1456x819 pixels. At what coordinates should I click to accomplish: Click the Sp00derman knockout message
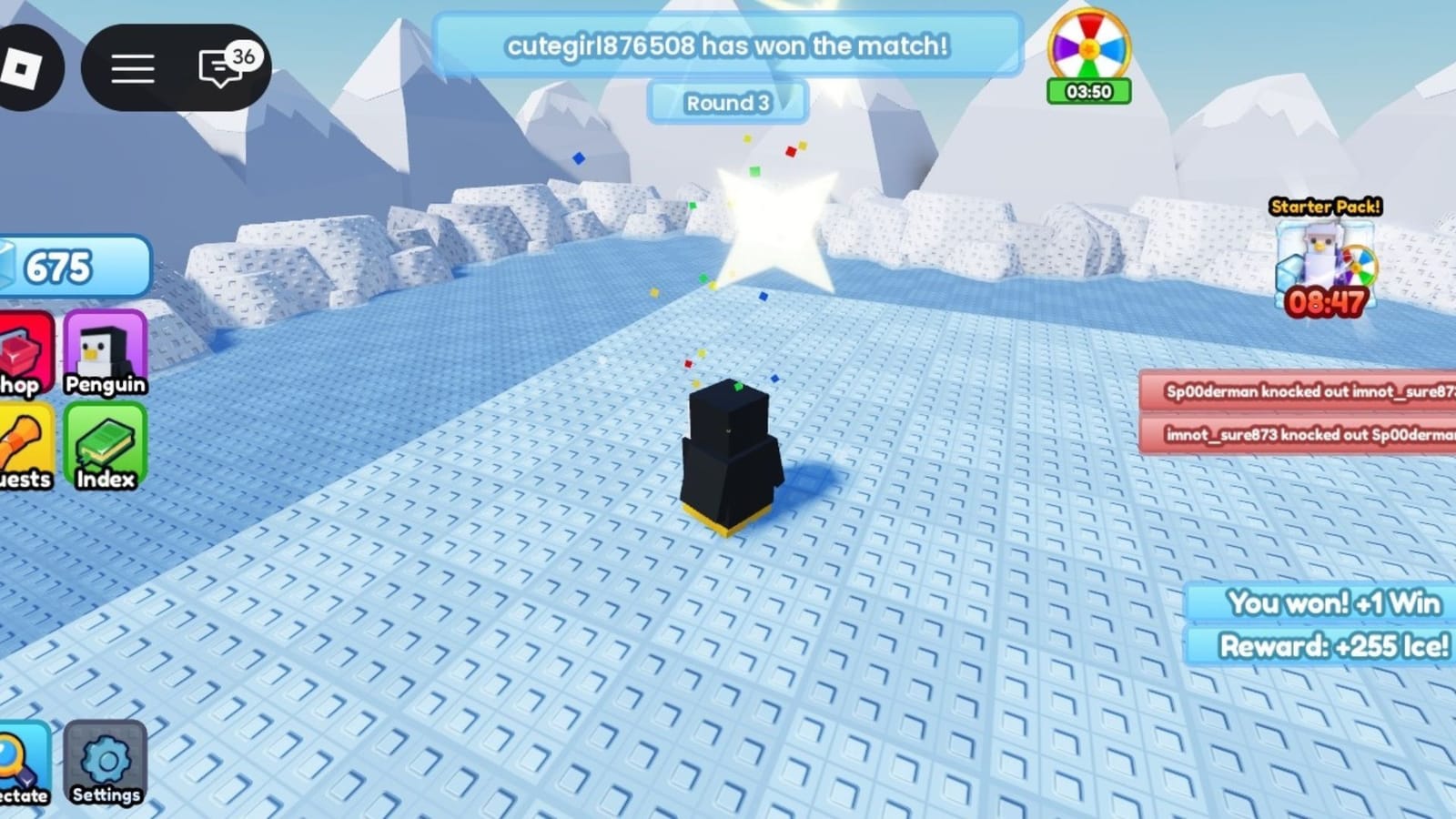coord(1301,393)
